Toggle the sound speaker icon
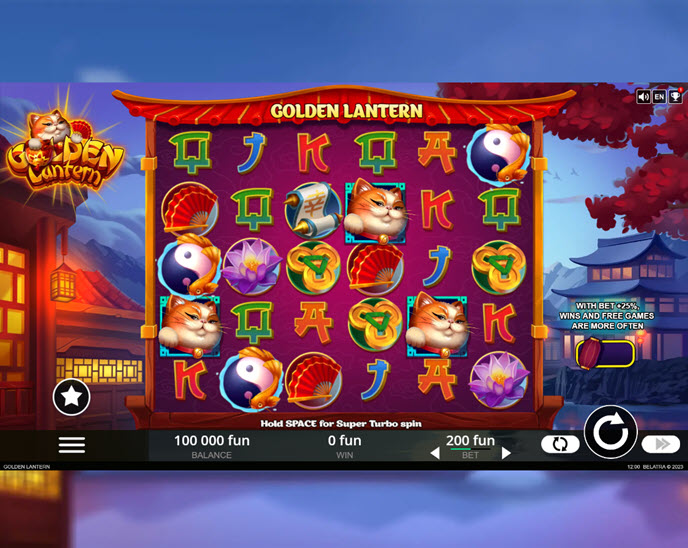The height and width of the screenshot is (548, 688). 644,97
